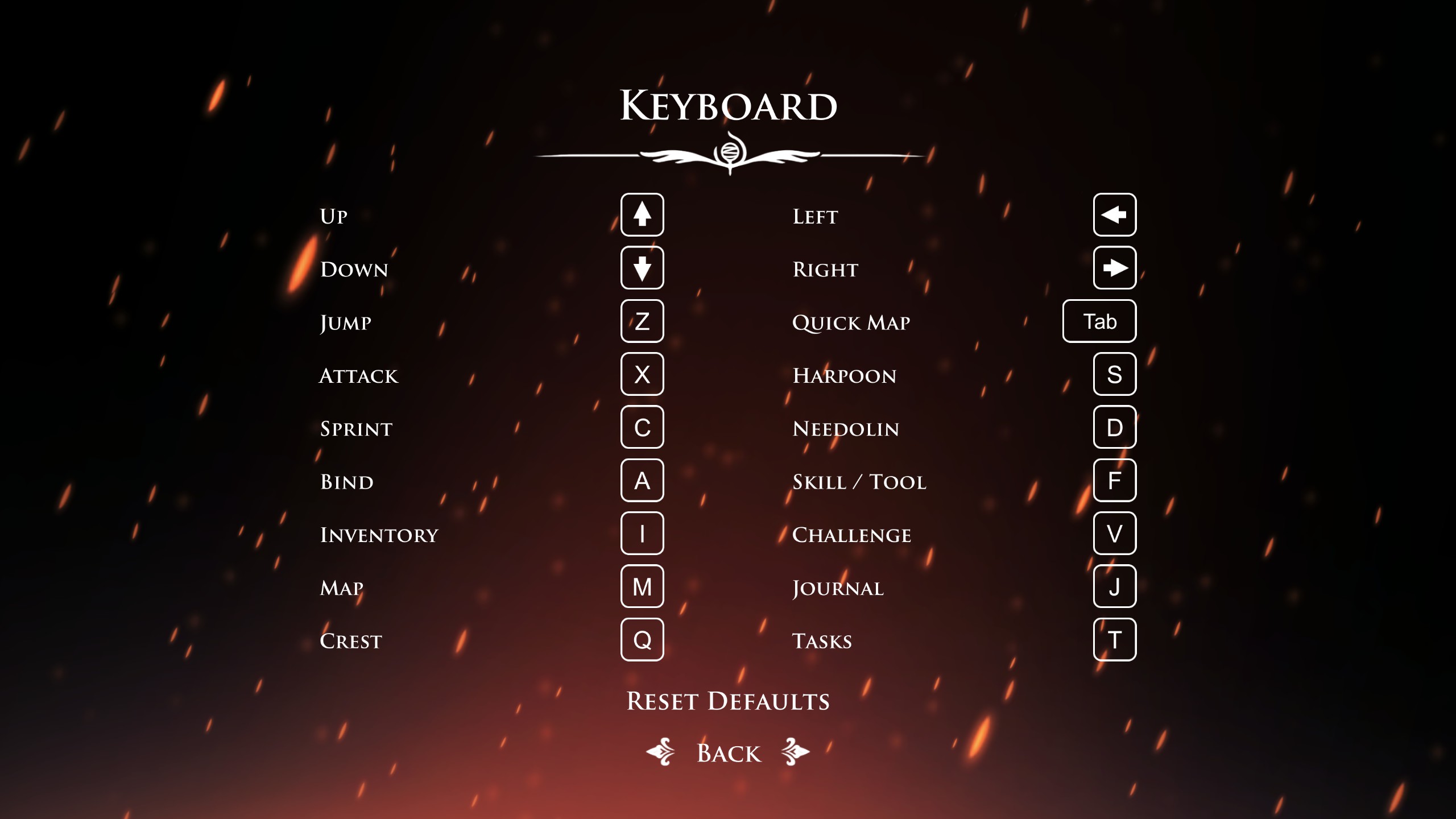Click the Up arrow key binding
This screenshot has width=1456, height=819.
[x=642, y=216]
